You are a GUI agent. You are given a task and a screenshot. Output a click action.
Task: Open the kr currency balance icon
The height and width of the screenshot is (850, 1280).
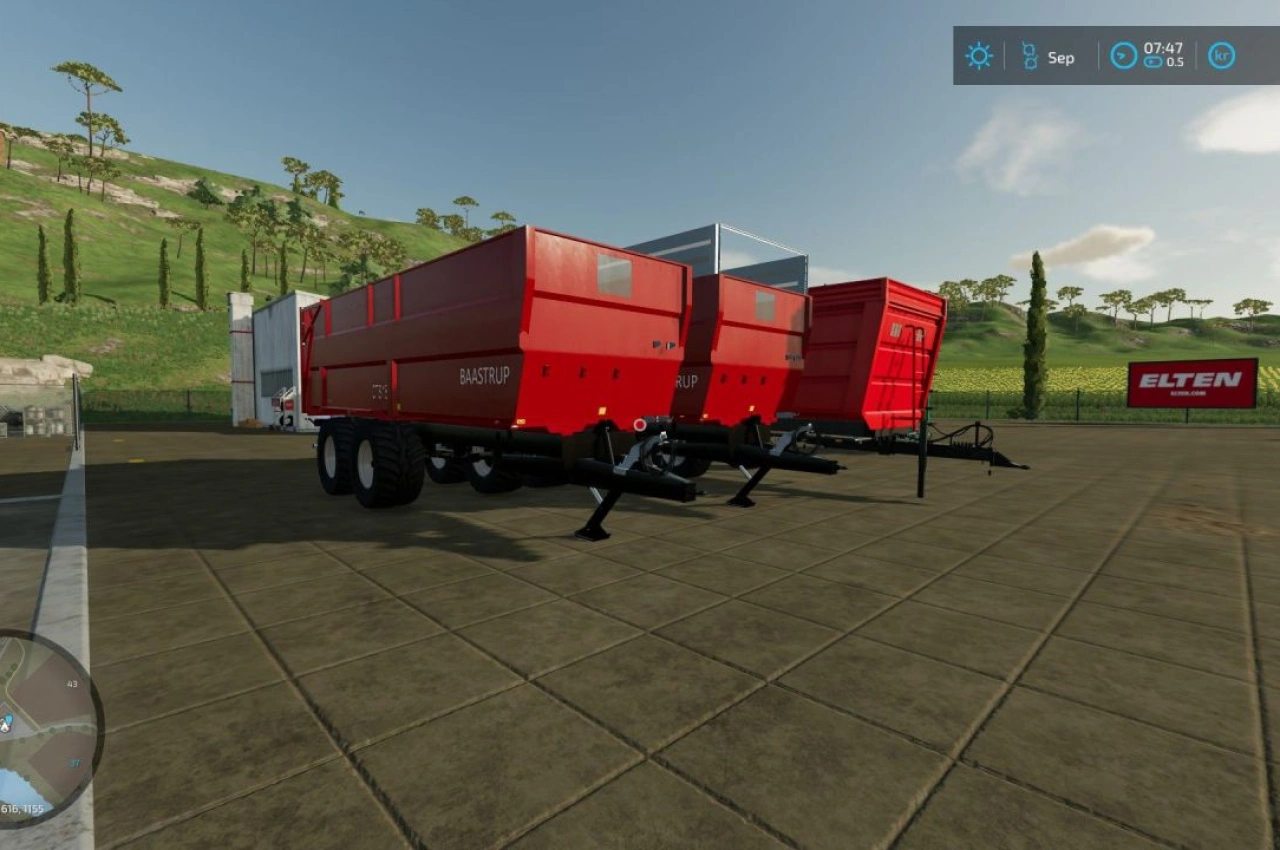[1221, 54]
